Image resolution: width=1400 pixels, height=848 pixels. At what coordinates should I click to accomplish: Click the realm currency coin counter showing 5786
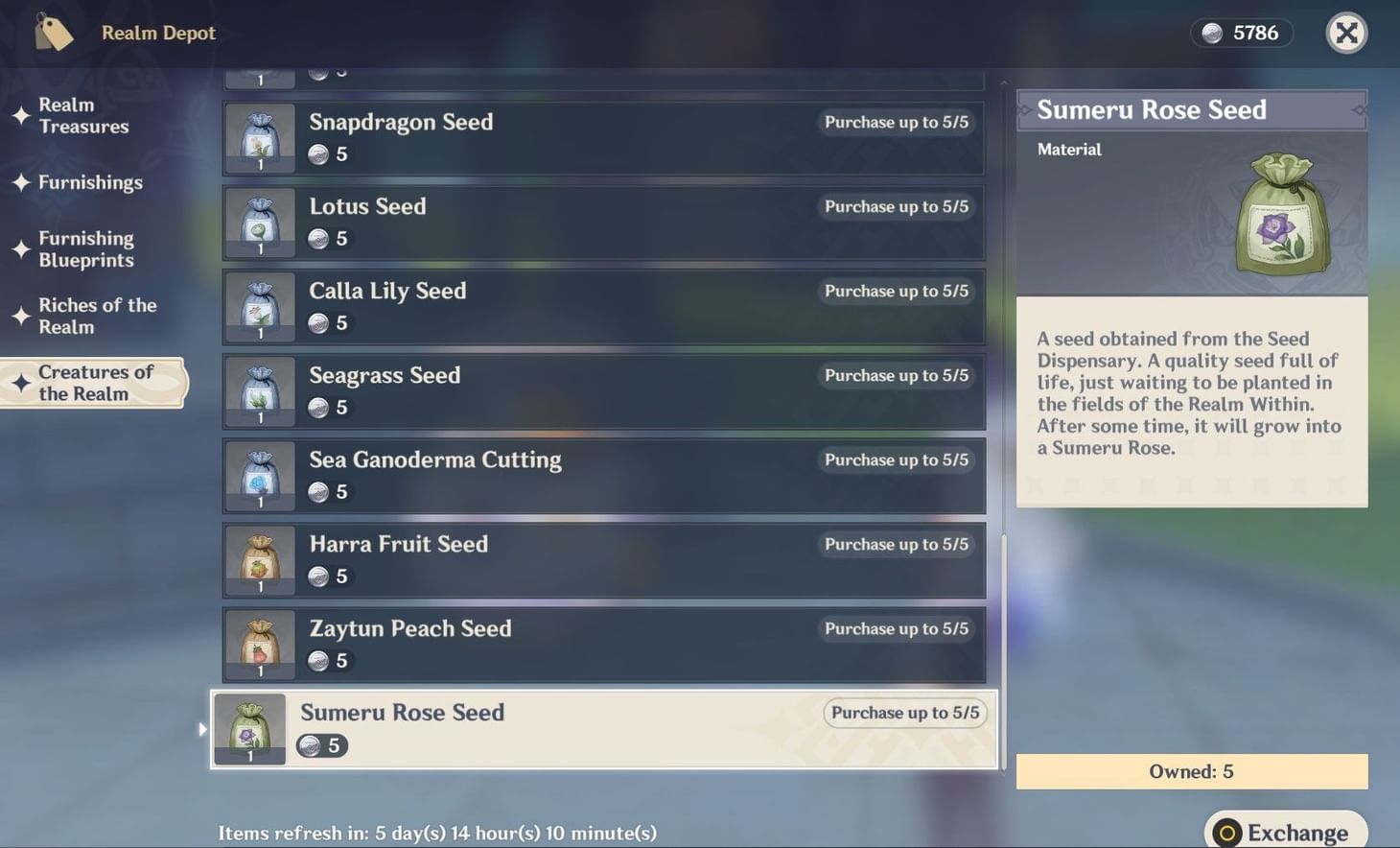tap(1242, 32)
